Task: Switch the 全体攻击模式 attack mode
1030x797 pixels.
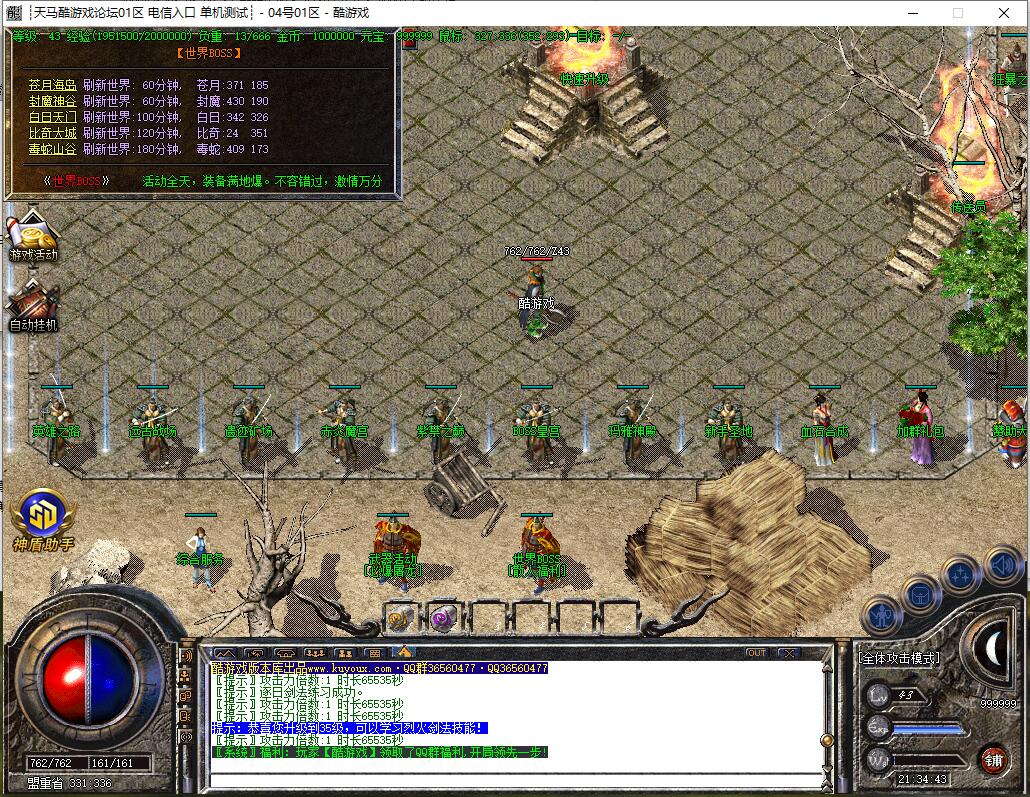Action: coord(899,658)
